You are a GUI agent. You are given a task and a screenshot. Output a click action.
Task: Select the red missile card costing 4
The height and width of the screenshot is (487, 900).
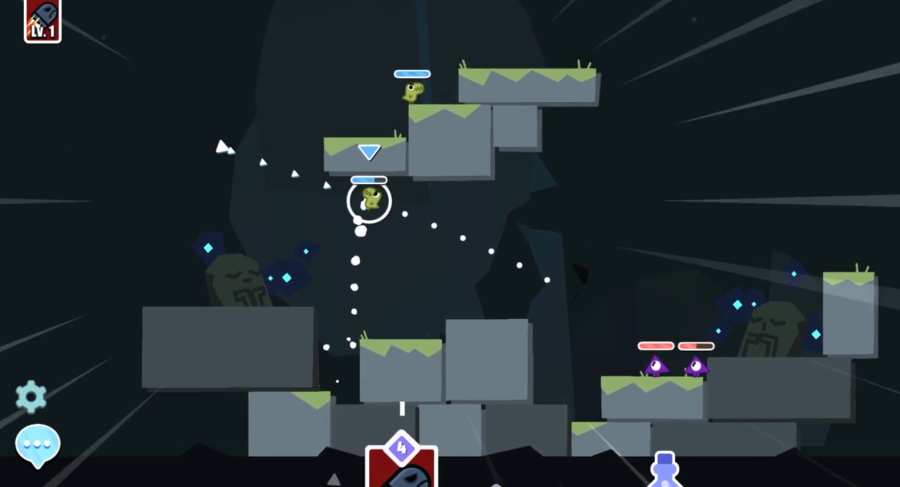pos(401,466)
